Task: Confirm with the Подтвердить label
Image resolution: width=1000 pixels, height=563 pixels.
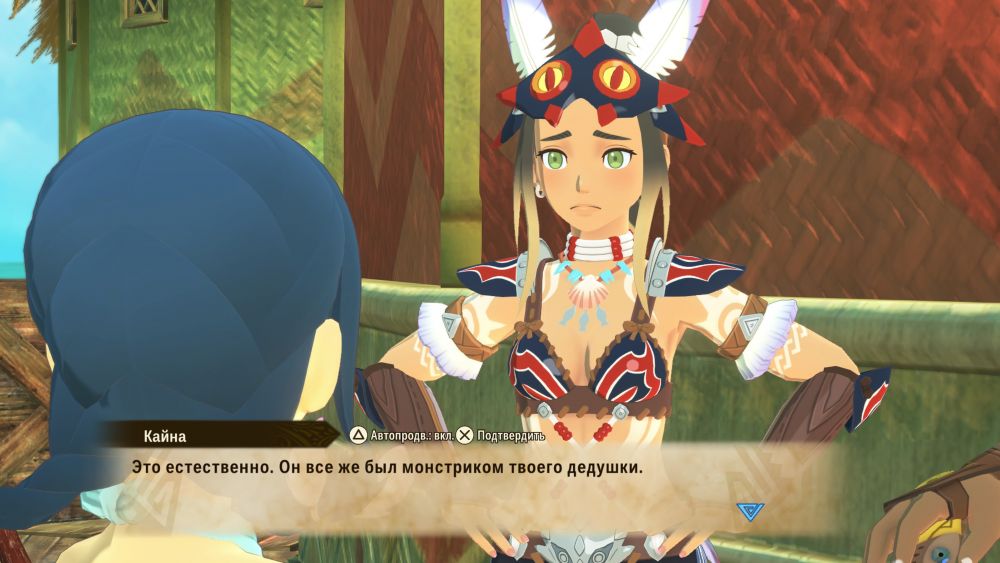Action: coord(510,436)
